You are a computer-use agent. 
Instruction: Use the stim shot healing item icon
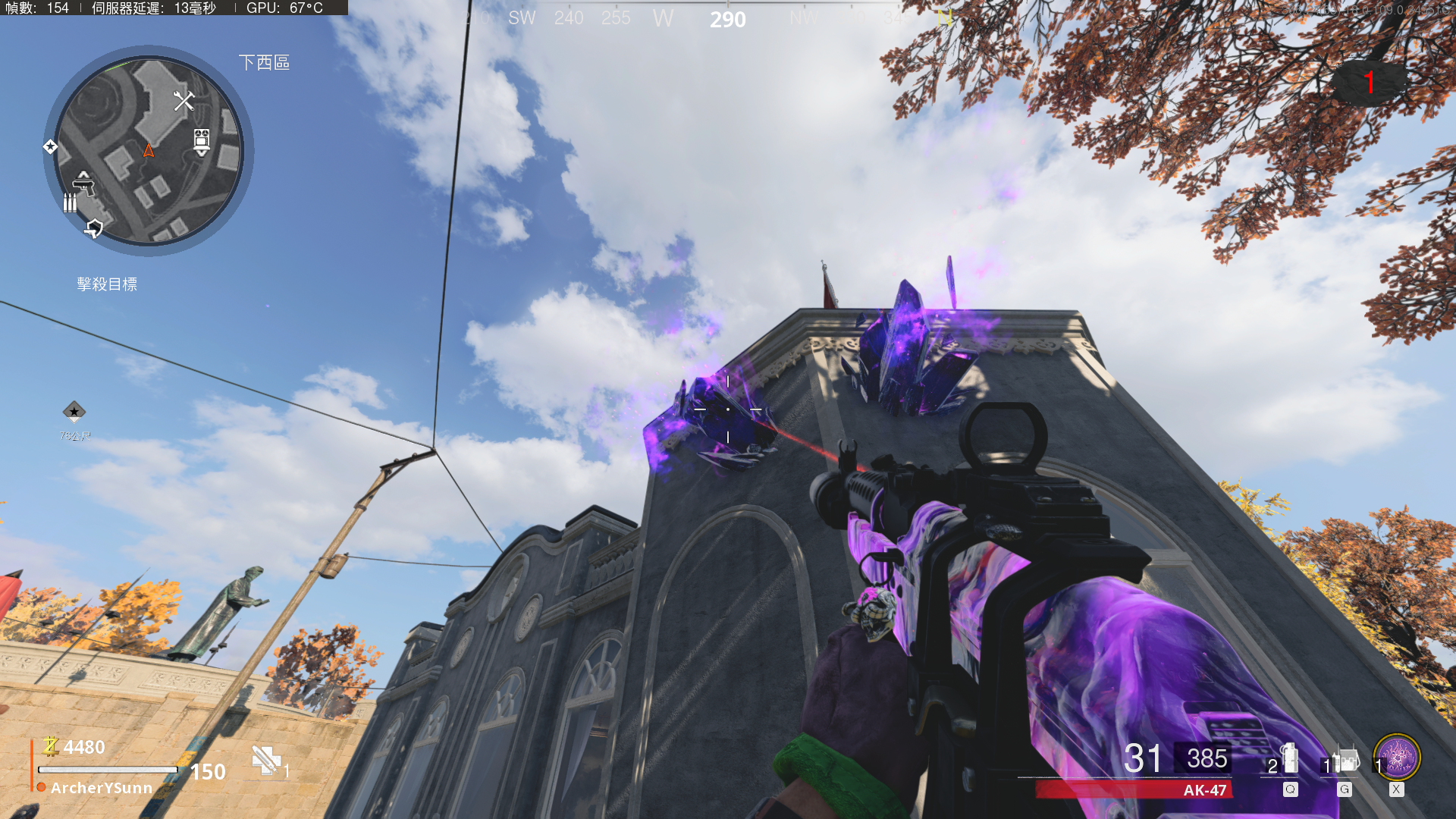[x=265, y=761]
